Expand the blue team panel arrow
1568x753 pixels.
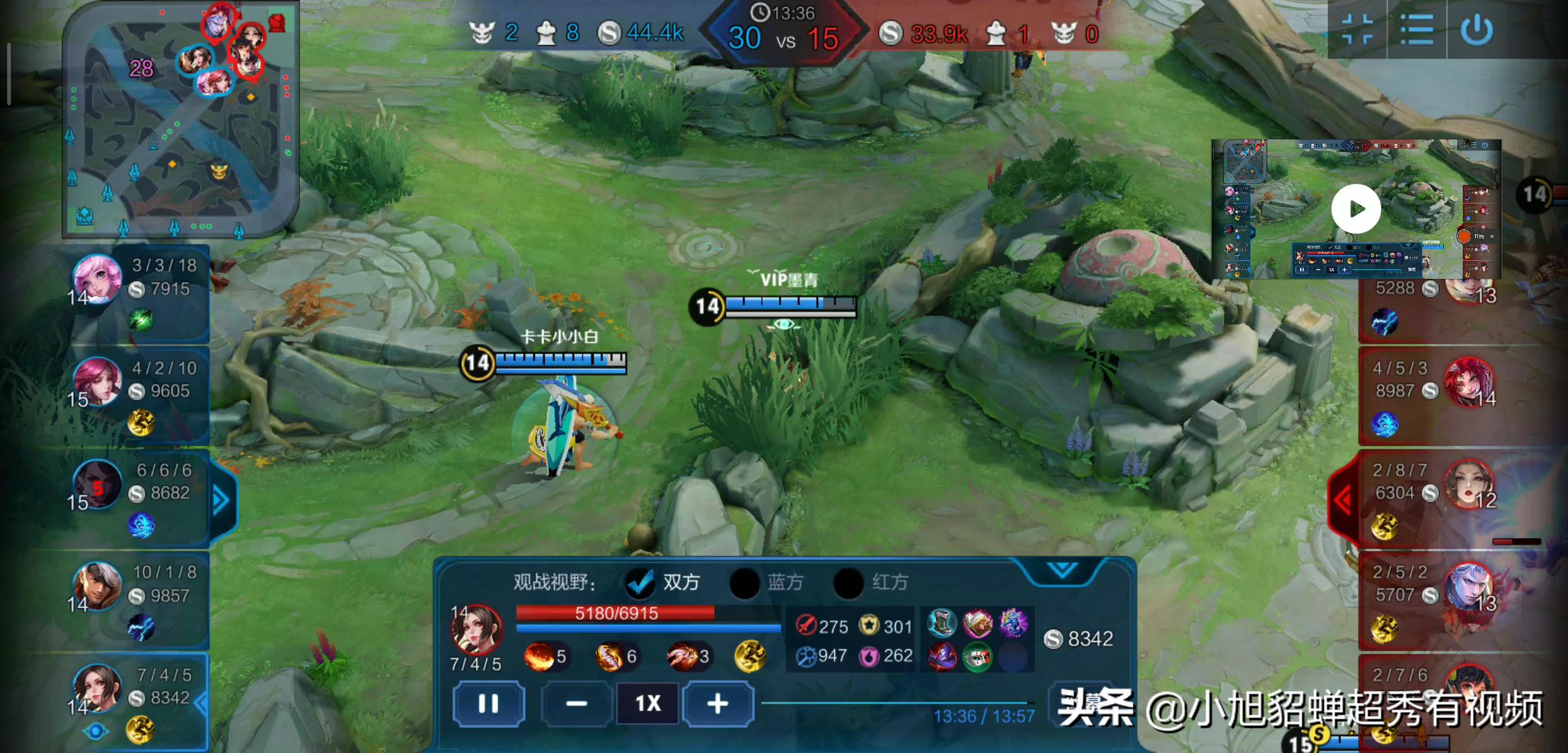(221, 500)
